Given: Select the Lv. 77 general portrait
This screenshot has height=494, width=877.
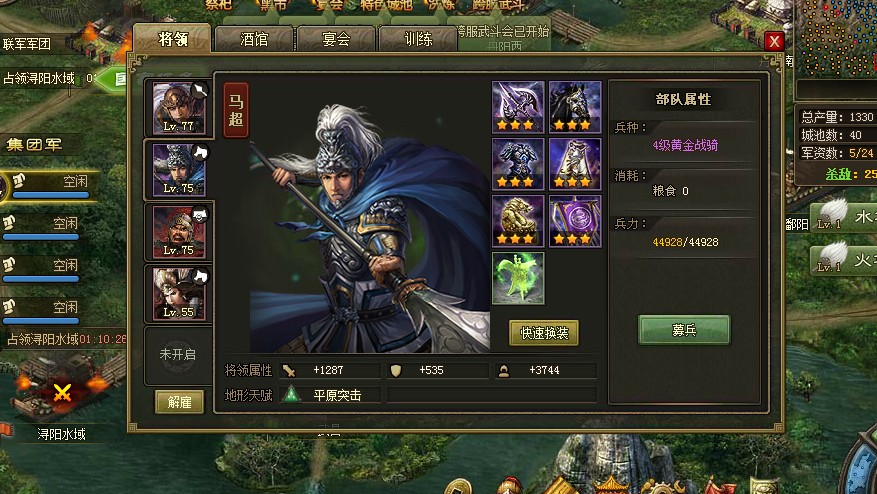Looking at the screenshot, I should pos(179,108).
